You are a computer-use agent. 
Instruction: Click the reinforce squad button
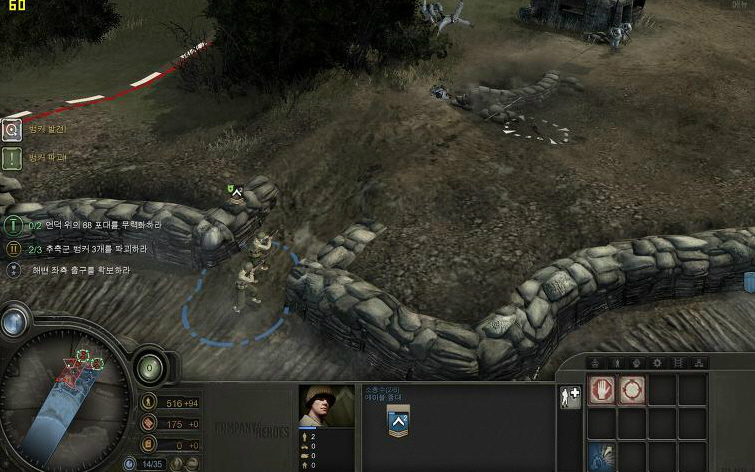point(570,397)
